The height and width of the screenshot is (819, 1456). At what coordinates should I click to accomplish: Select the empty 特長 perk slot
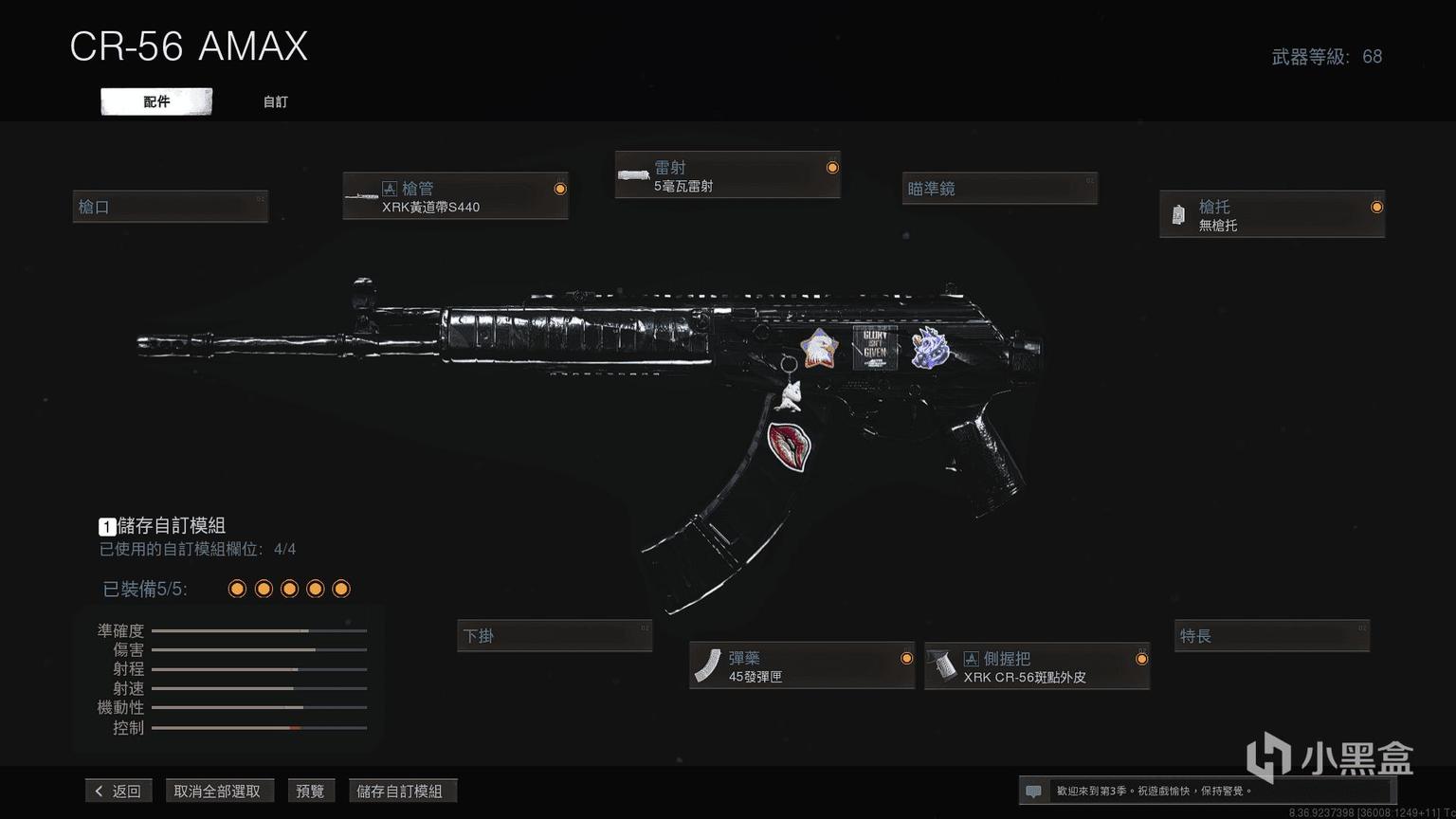point(1271,636)
